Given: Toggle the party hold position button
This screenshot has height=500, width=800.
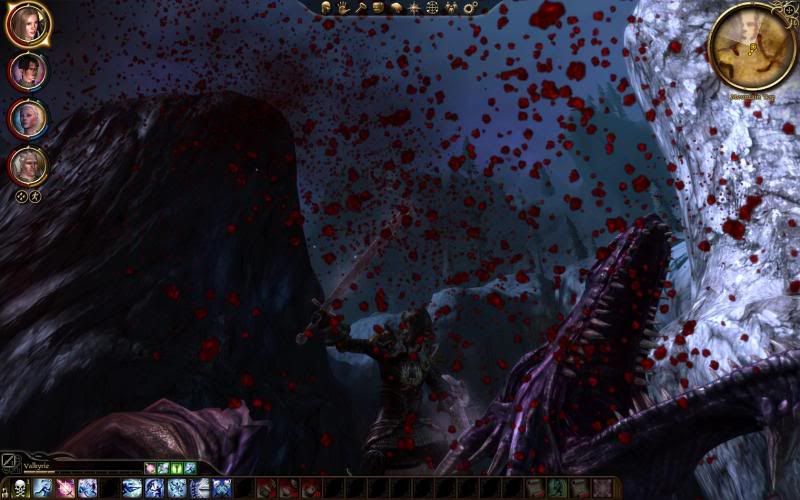Looking at the screenshot, I should click(33, 197).
